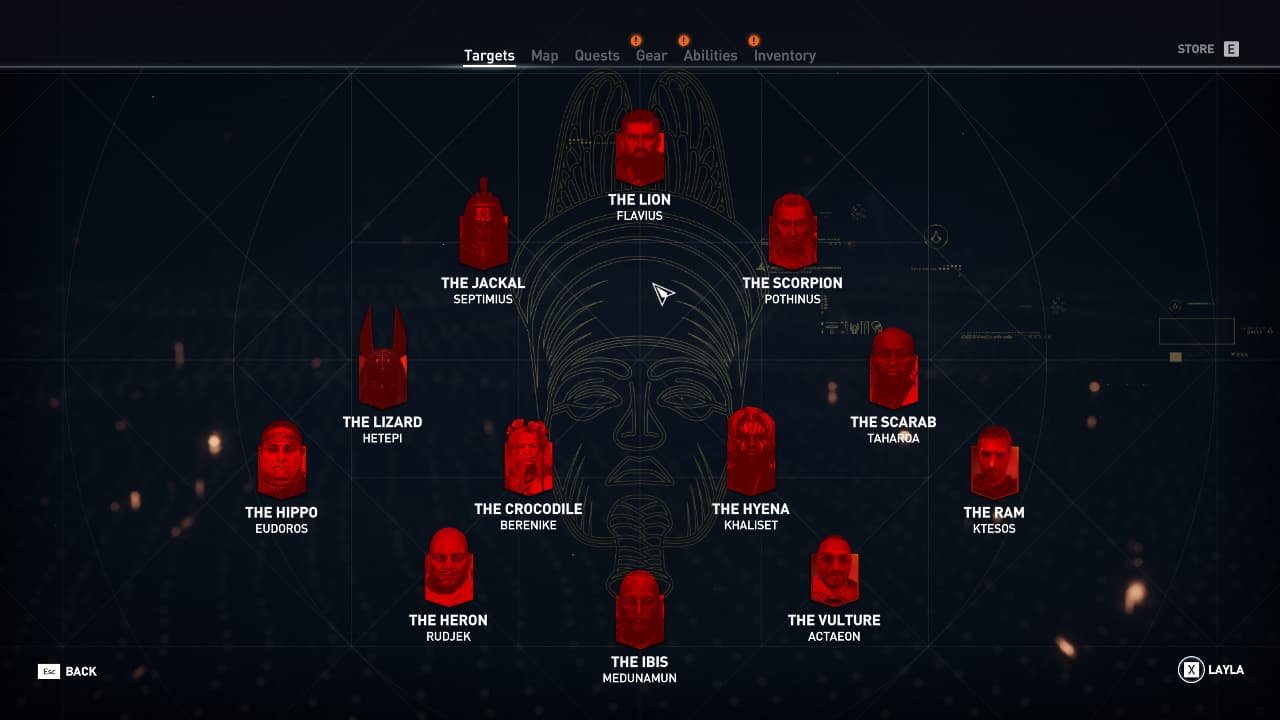Select The Lion target Flavius
1280x720 pixels.
[640, 150]
